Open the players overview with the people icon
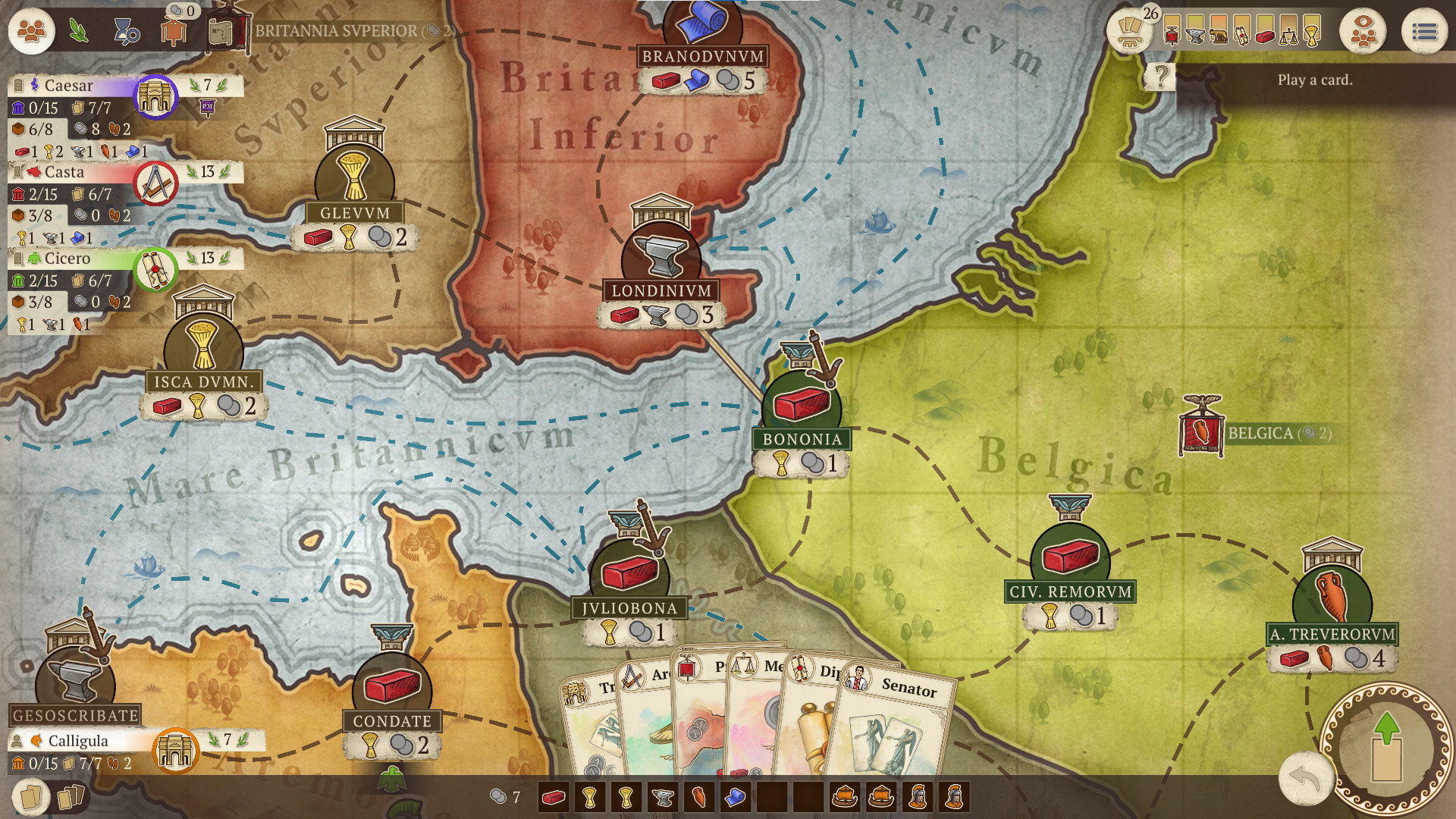 click(x=30, y=31)
